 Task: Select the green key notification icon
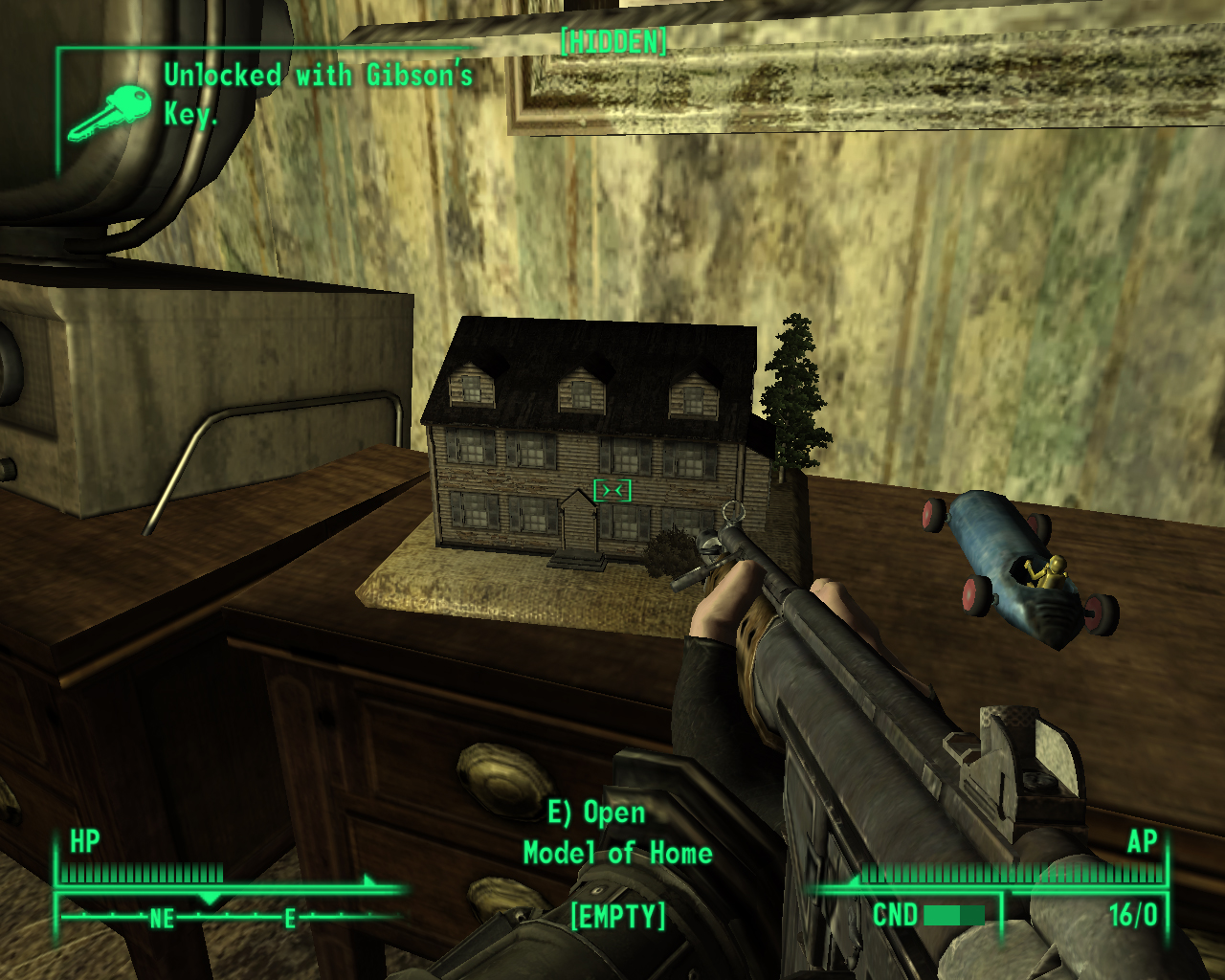(109, 112)
